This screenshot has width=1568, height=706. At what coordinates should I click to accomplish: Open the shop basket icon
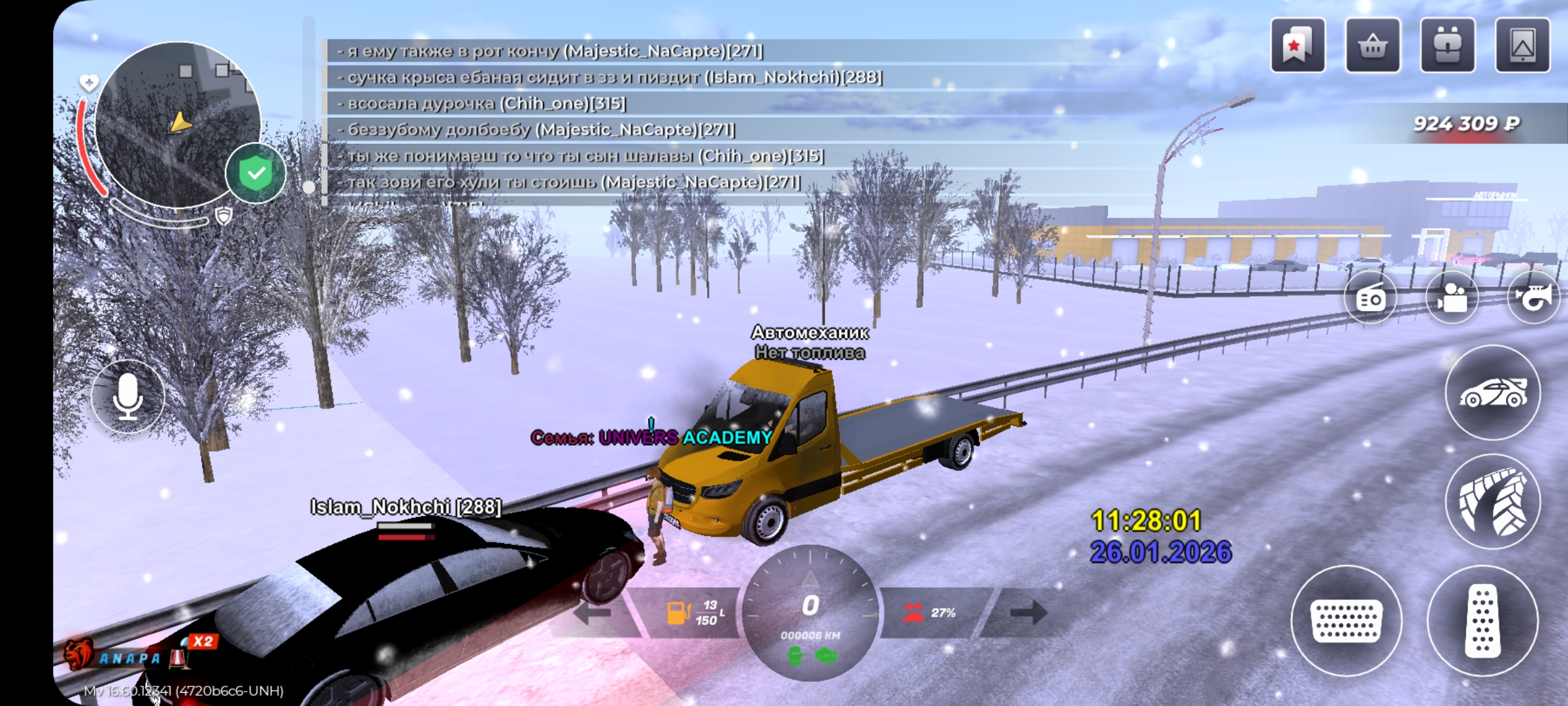pos(1373,46)
